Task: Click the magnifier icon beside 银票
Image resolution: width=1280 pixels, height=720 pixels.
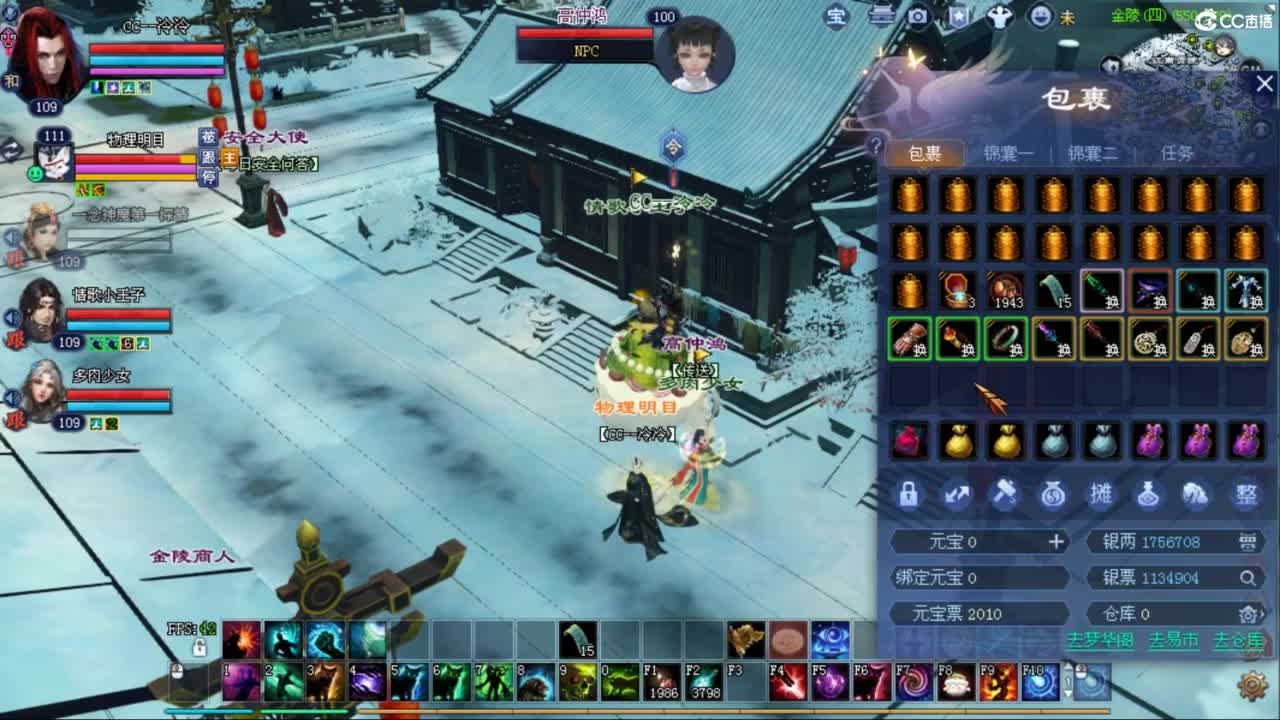Action: (x=1248, y=578)
